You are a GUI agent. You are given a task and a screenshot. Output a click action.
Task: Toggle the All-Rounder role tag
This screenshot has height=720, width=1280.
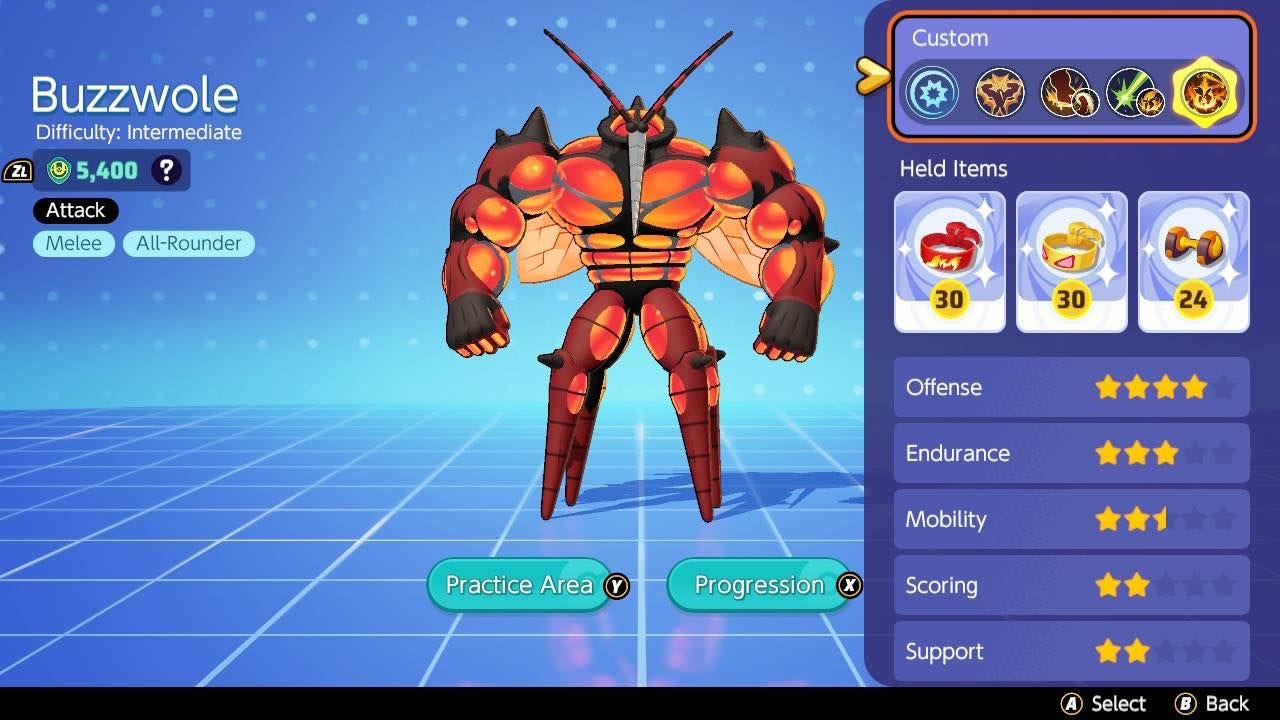coord(188,243)
